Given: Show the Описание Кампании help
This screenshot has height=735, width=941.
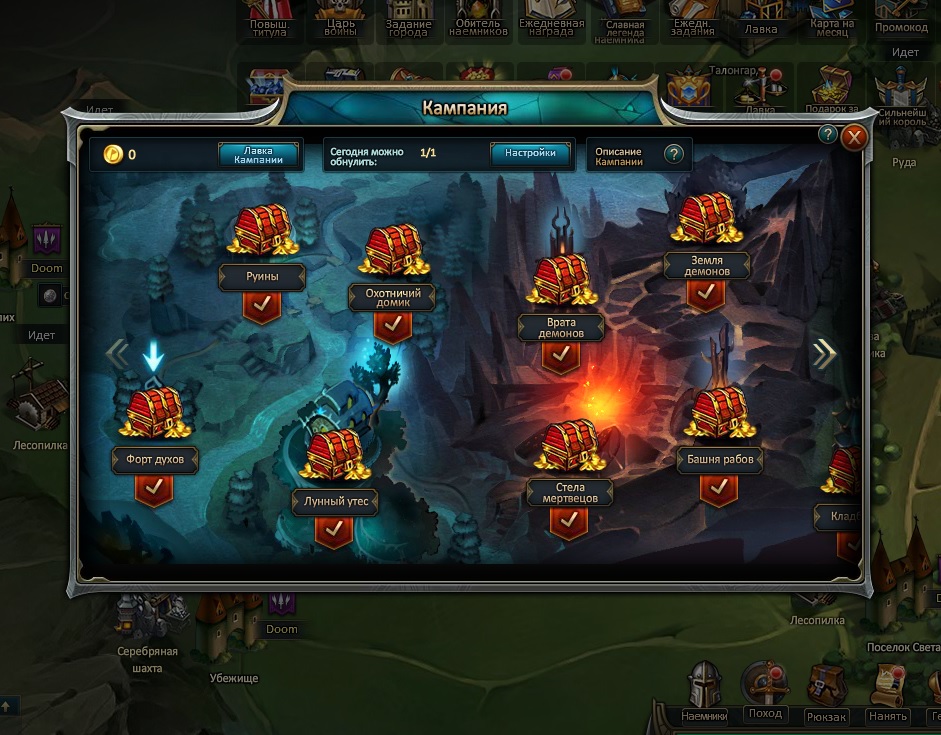Looking at the screenshot, I should [x=675, y=154].
